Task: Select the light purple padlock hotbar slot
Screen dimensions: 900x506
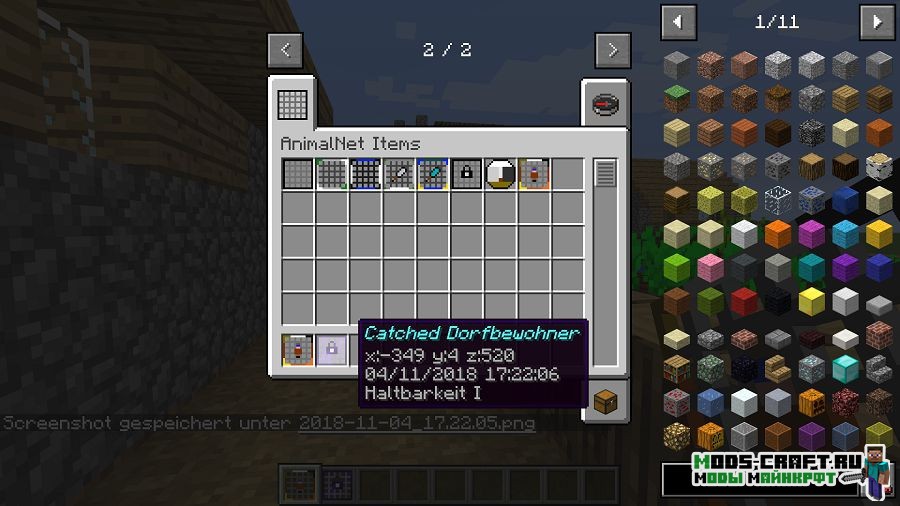Action: (331, 349)
